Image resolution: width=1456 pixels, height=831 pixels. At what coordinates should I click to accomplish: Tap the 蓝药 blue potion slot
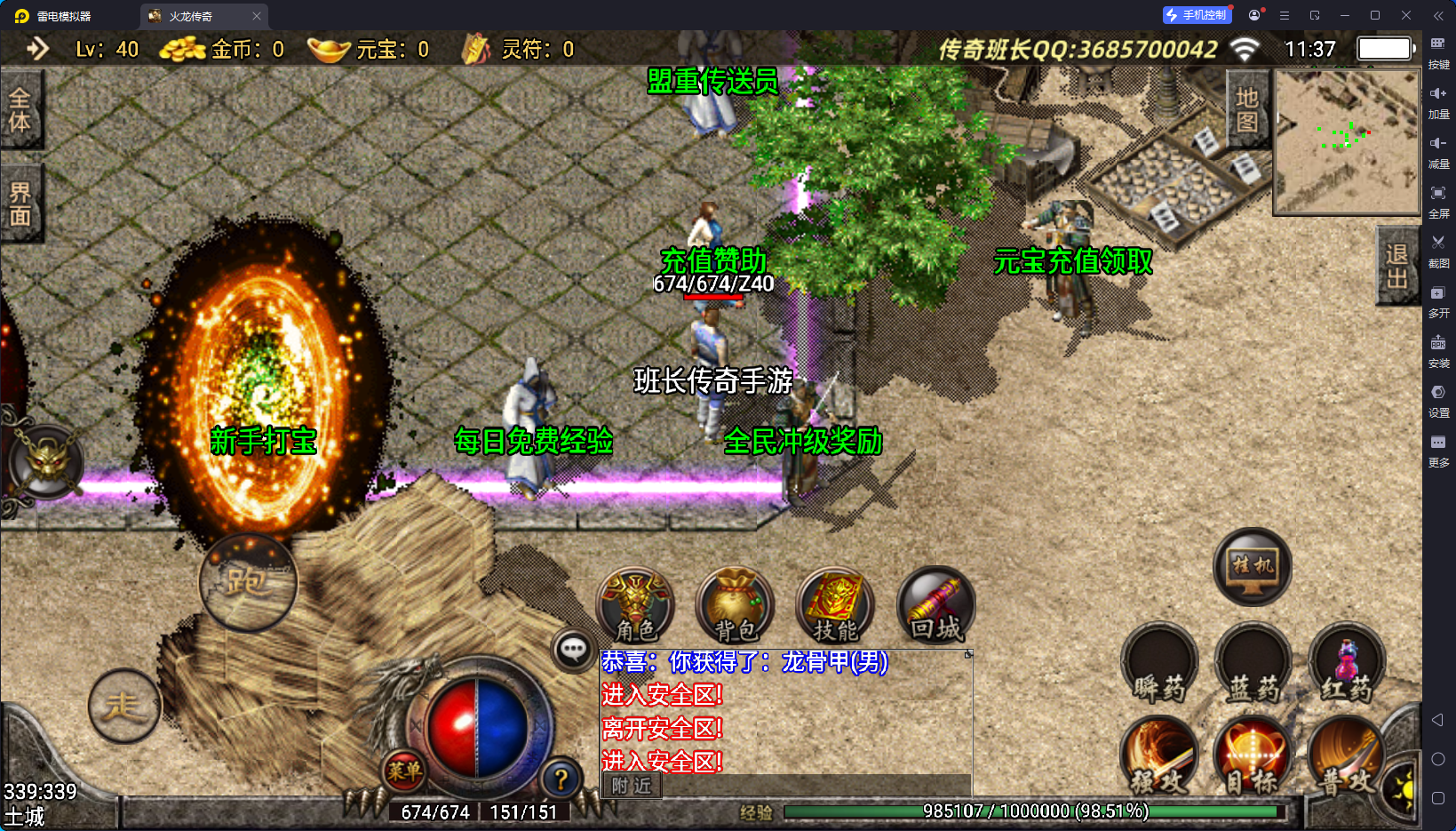1253,665
